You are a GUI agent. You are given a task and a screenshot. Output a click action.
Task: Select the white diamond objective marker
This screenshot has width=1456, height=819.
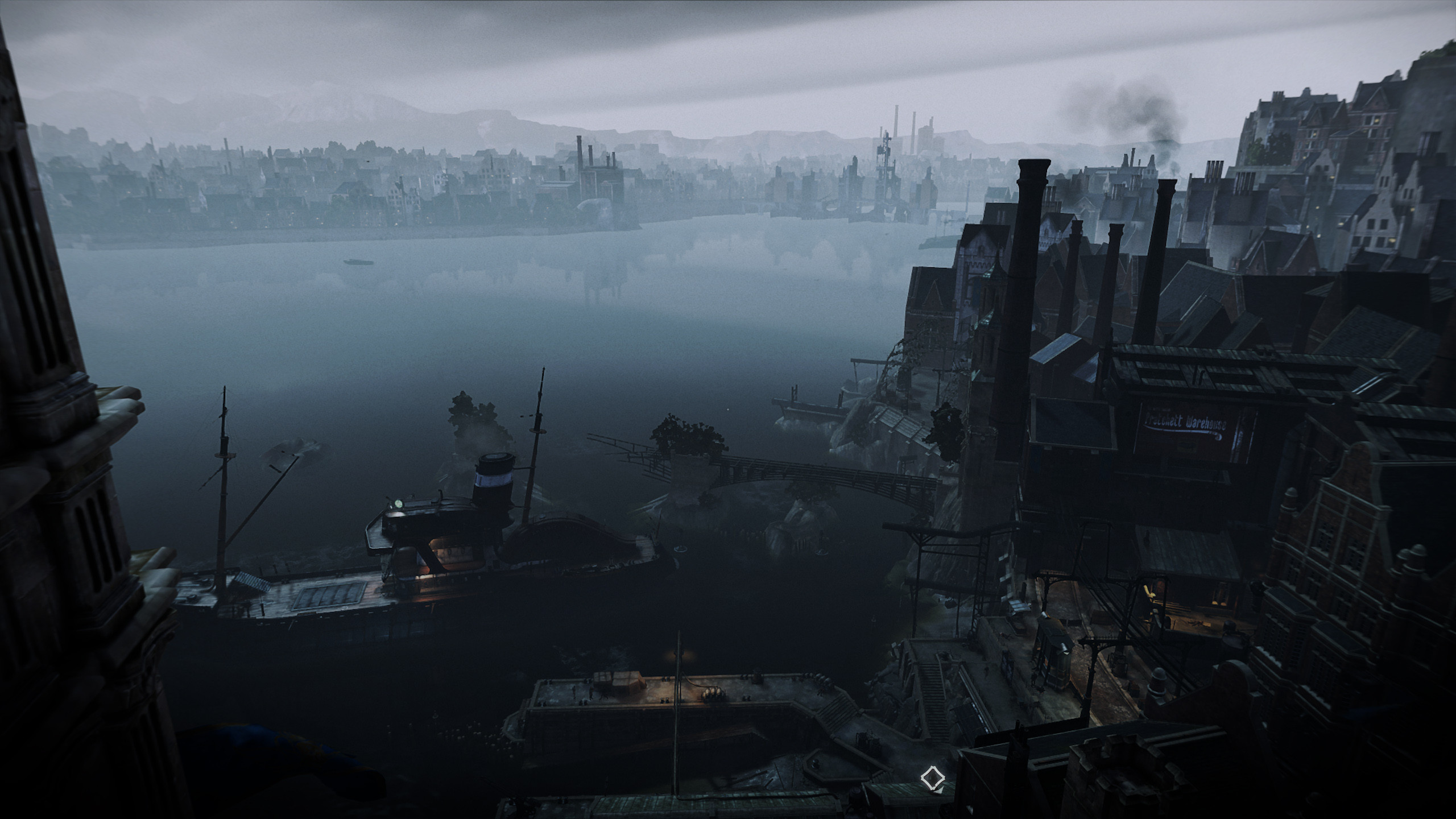(932, 777)
